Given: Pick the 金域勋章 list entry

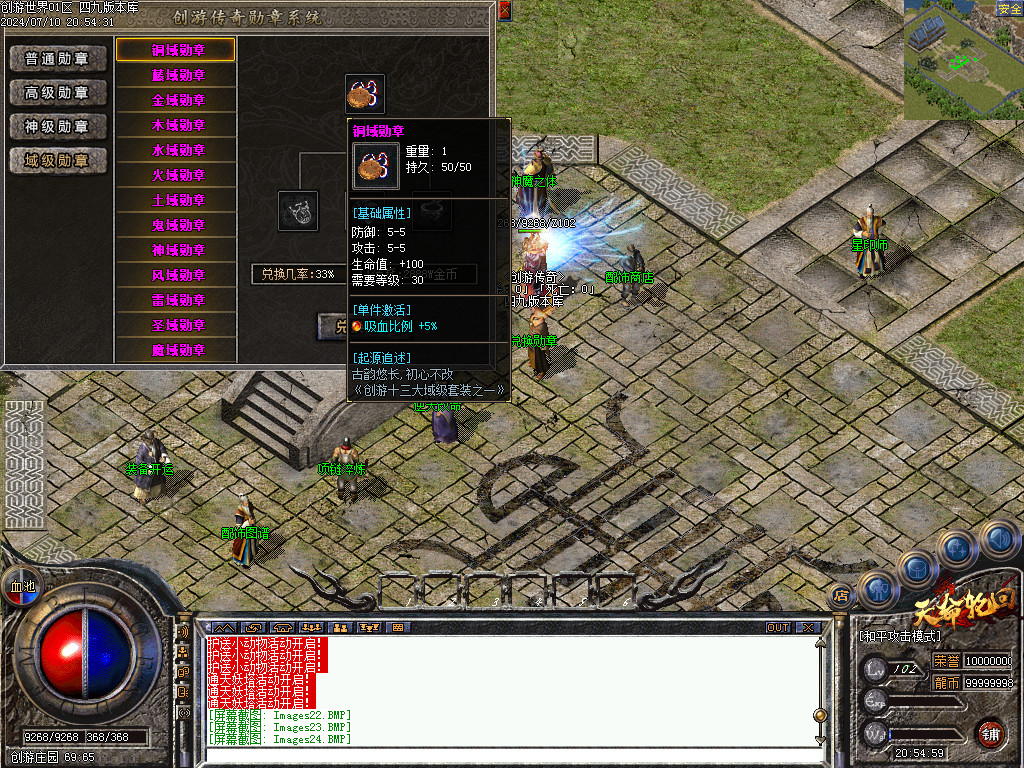Looking at the screenshot, I should click(177, 100).
